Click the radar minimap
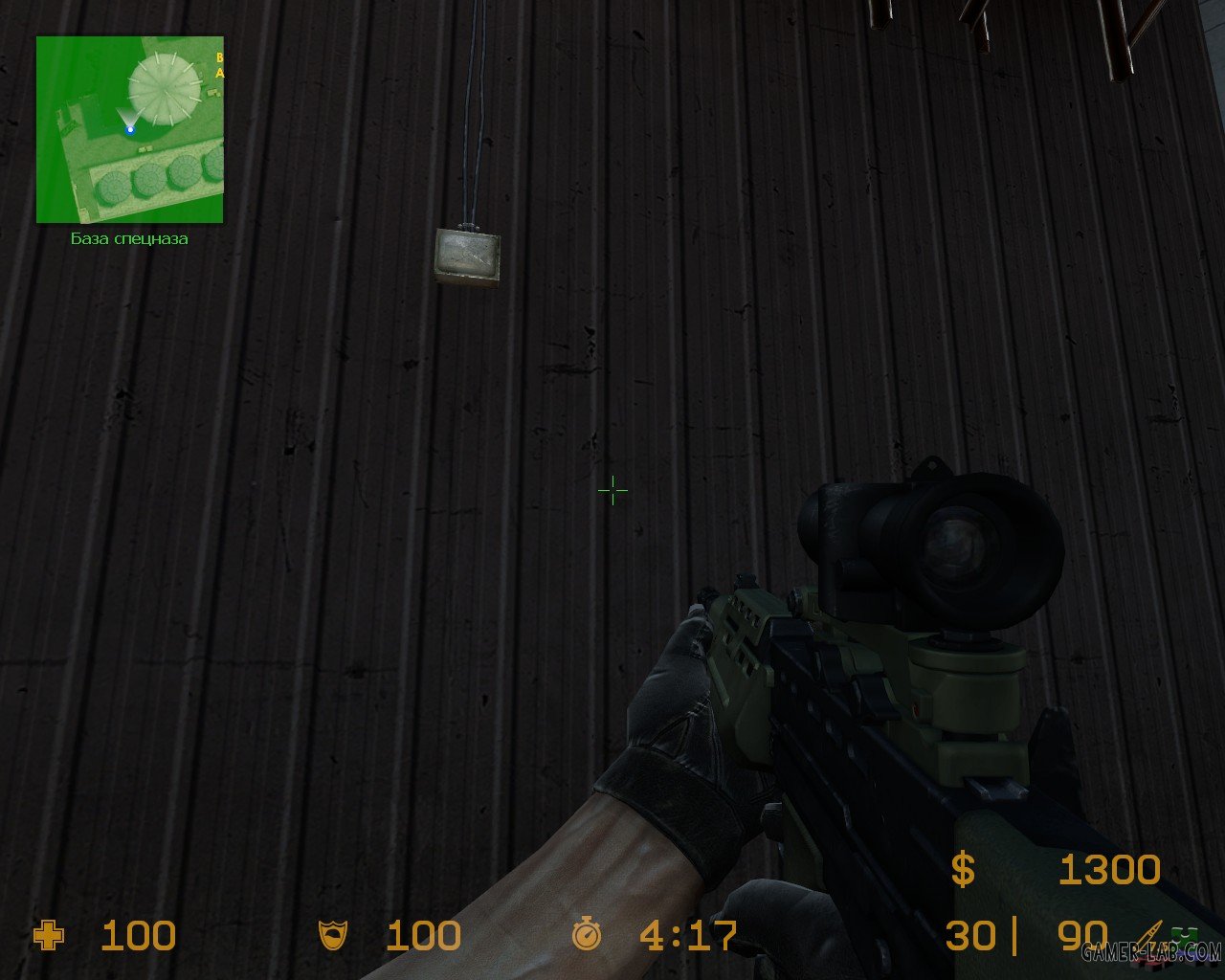Viewport: 1225px width, 980px height. [x=129, y=129]
